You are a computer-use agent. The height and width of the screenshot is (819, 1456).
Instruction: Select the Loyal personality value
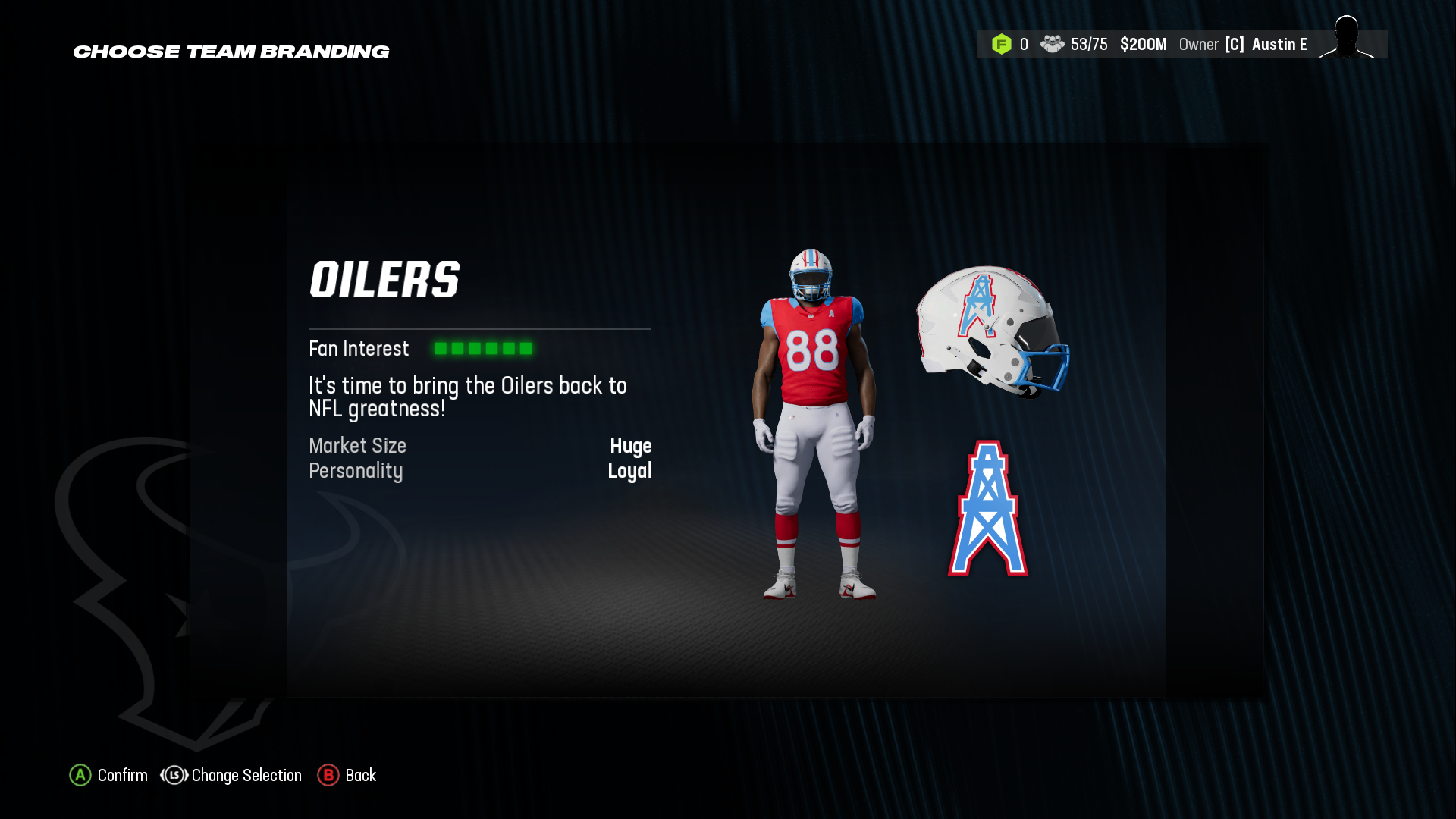tap(631, 471)
